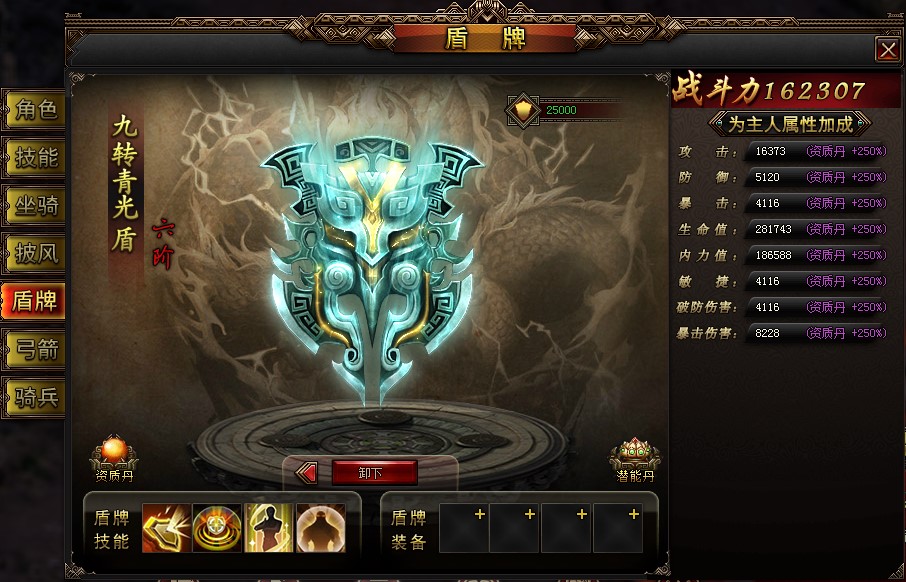Go to the 披风 cloak tab

coord(35,253)
